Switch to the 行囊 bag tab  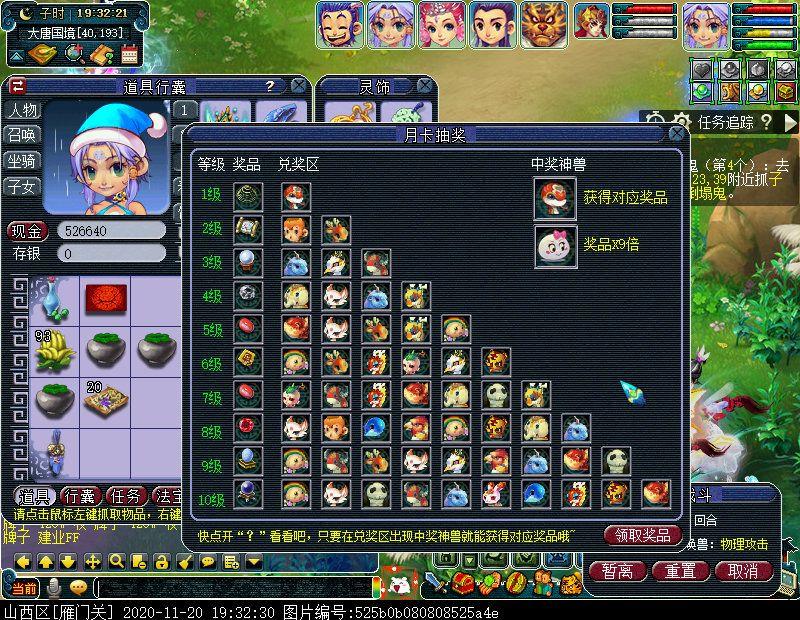pyautogui.click(x=82, y=495)
